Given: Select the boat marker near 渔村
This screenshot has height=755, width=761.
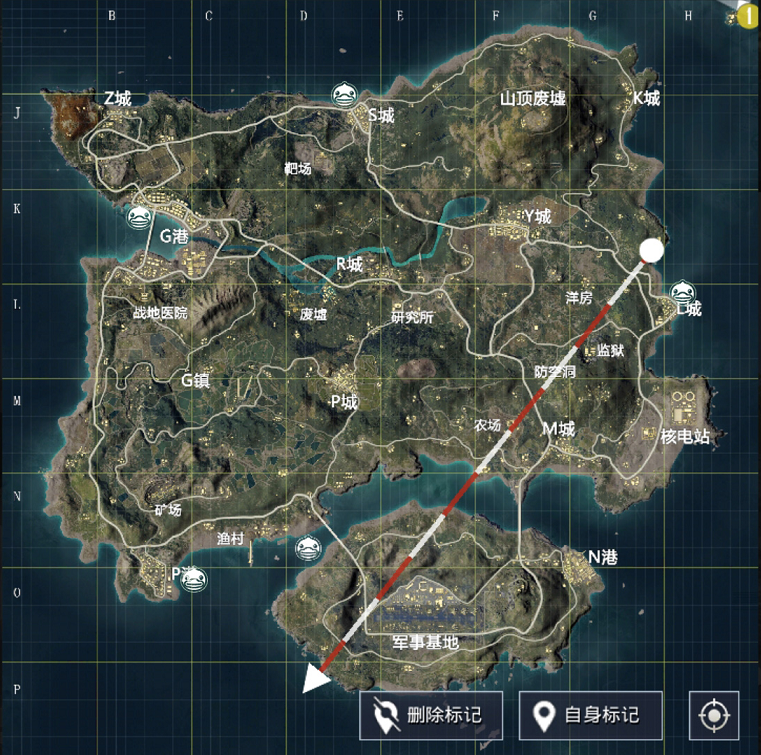Looking at the screenshot, I should pos(308,547).
